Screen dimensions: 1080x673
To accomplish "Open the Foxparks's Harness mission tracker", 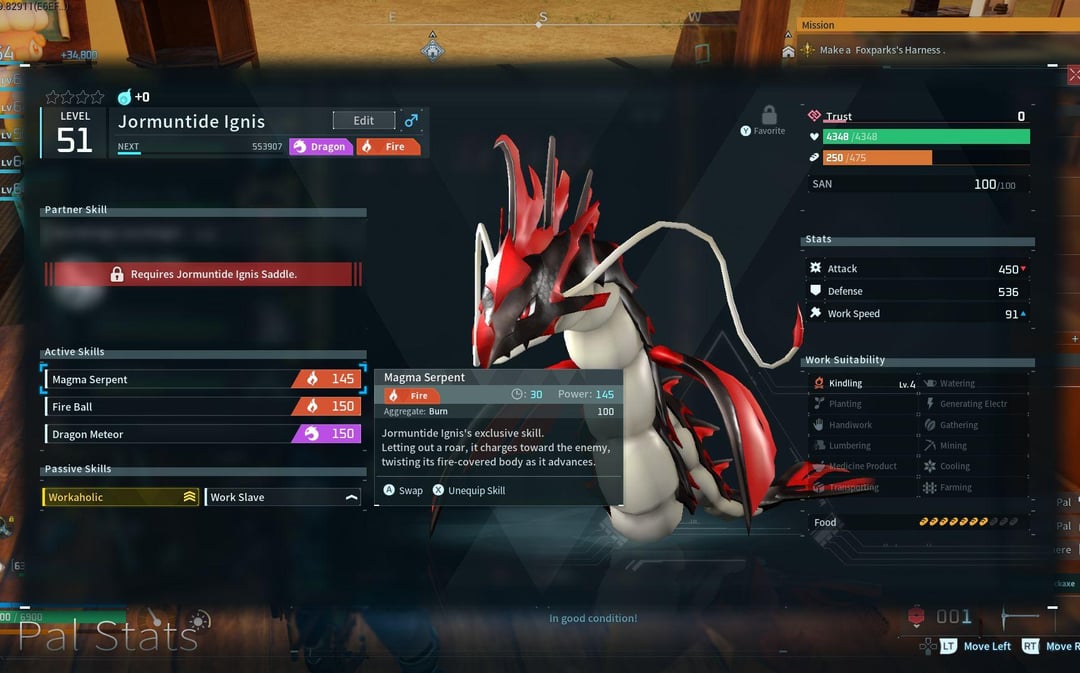I will [x=880, y=50].
